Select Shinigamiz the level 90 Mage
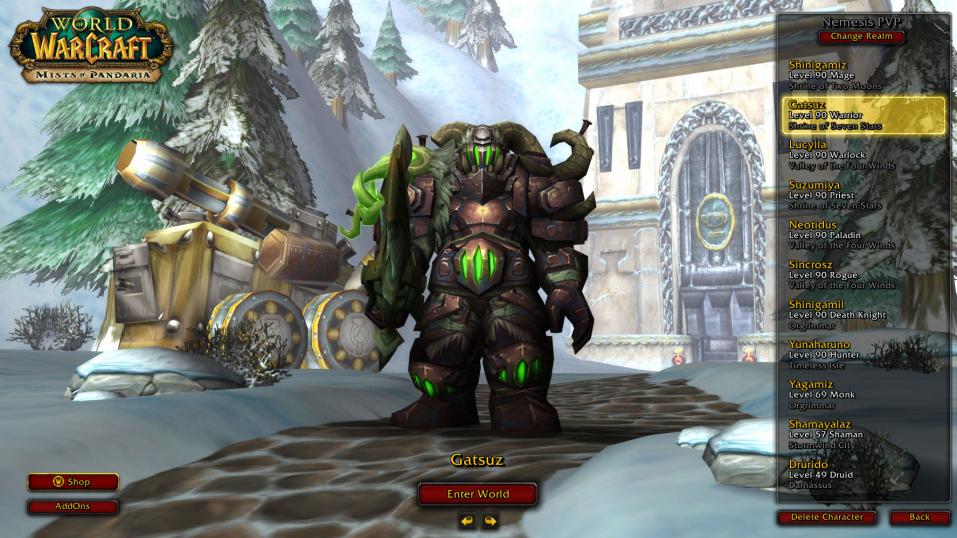This screenshot has width=957, height=538. click(x=862, y=75)
